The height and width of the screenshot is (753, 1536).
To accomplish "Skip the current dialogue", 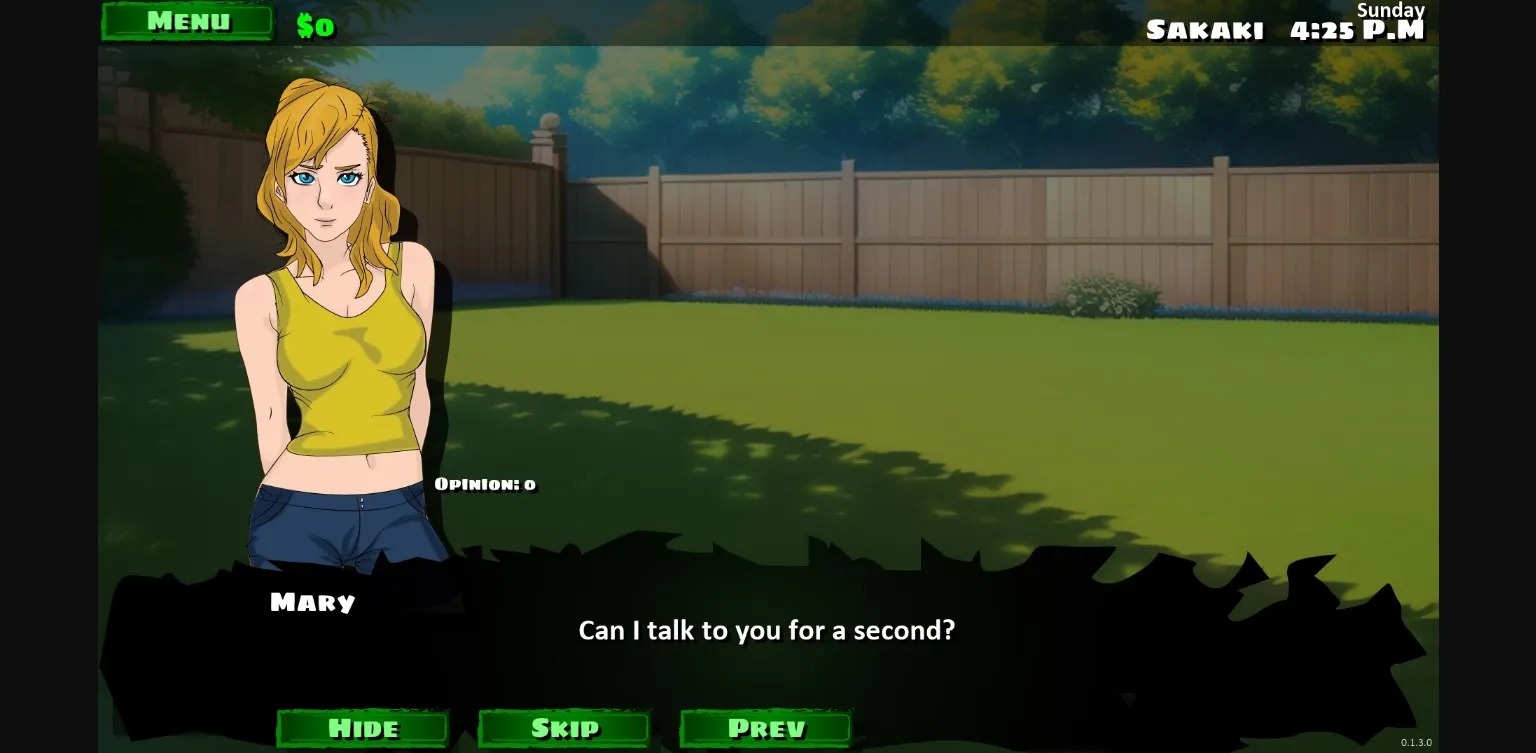I will click(564, 728).
